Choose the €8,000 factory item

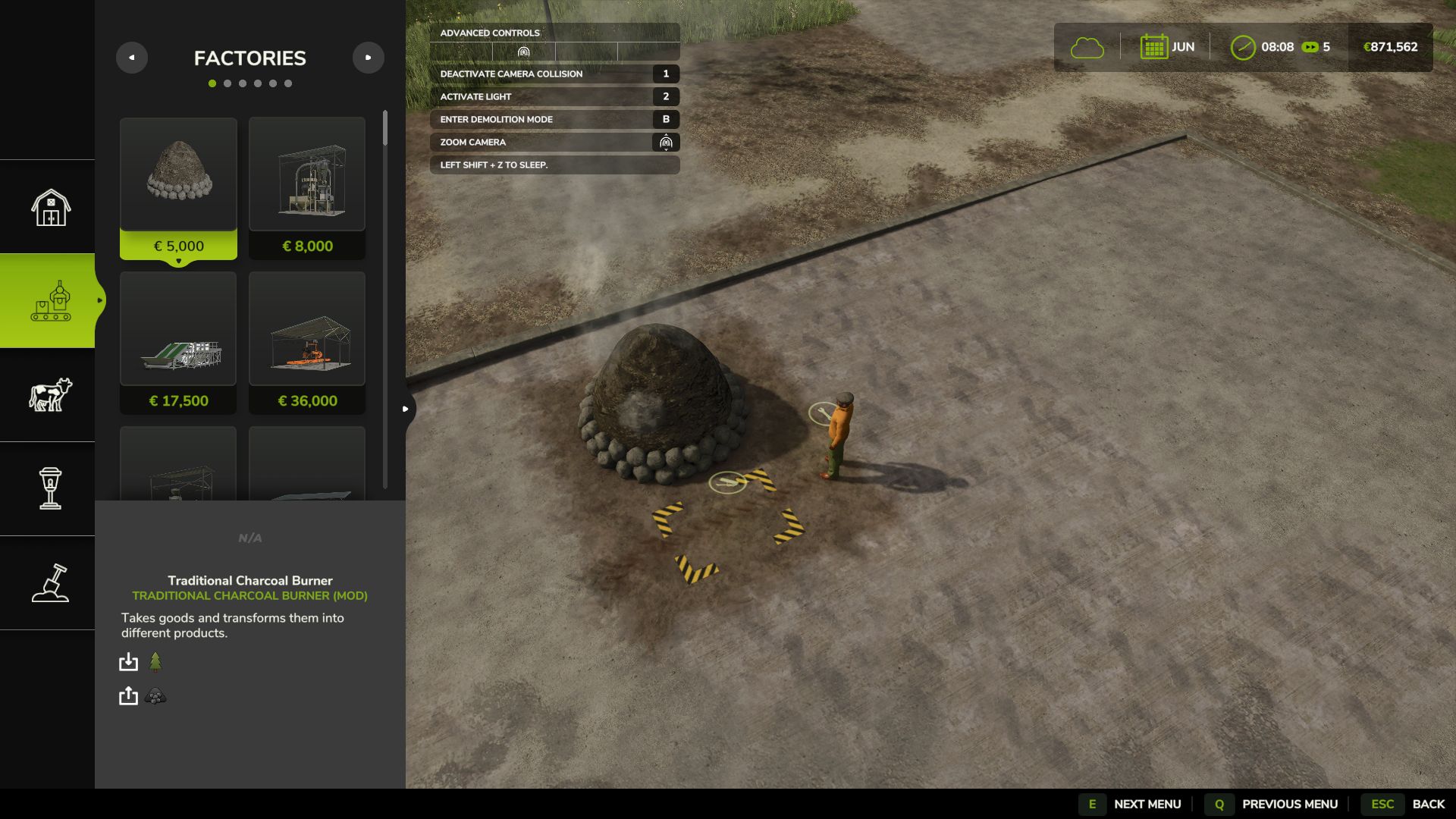click(x=307, y=187)
